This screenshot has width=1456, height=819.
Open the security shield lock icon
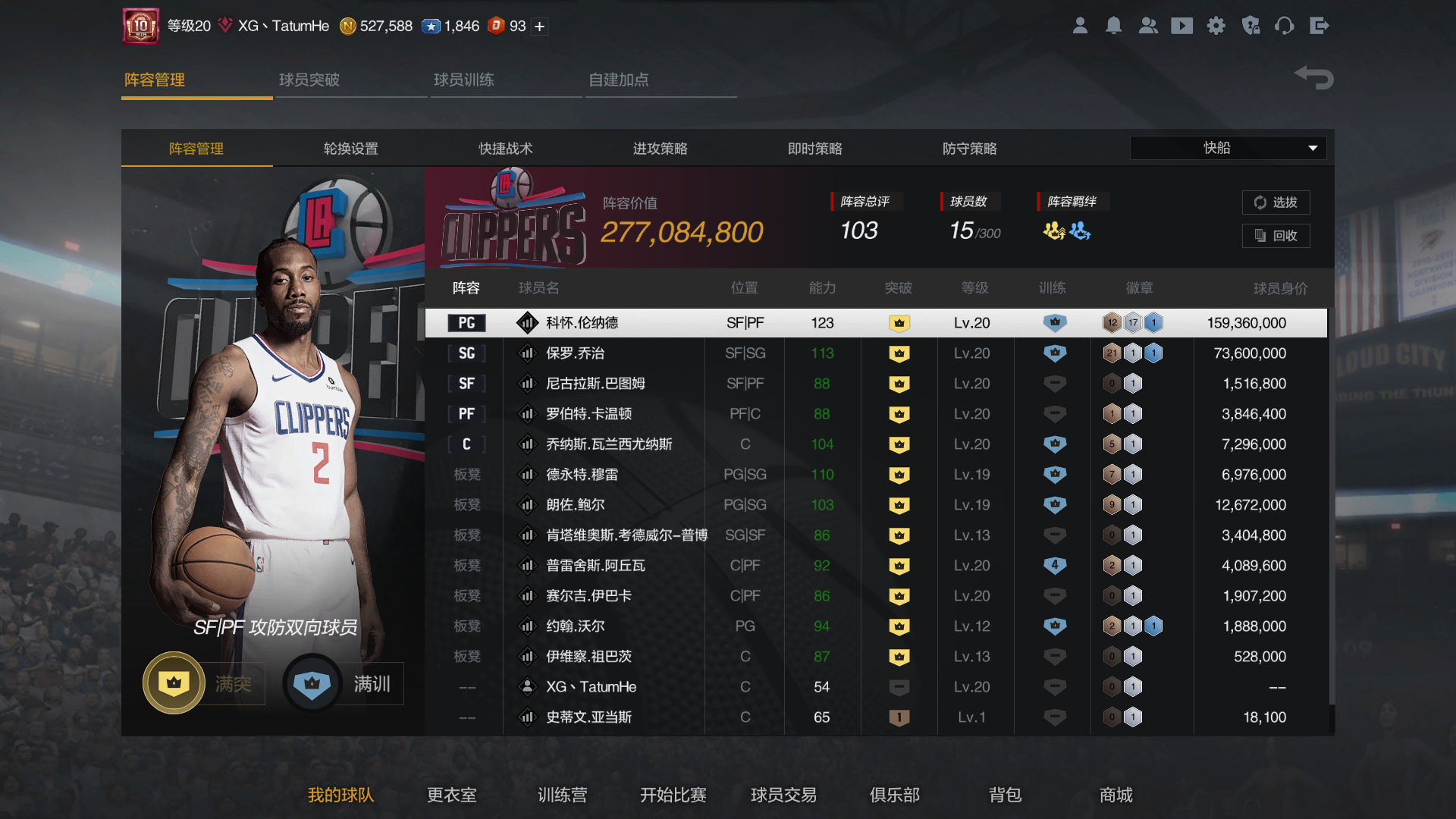click(x=1250, y=25)
